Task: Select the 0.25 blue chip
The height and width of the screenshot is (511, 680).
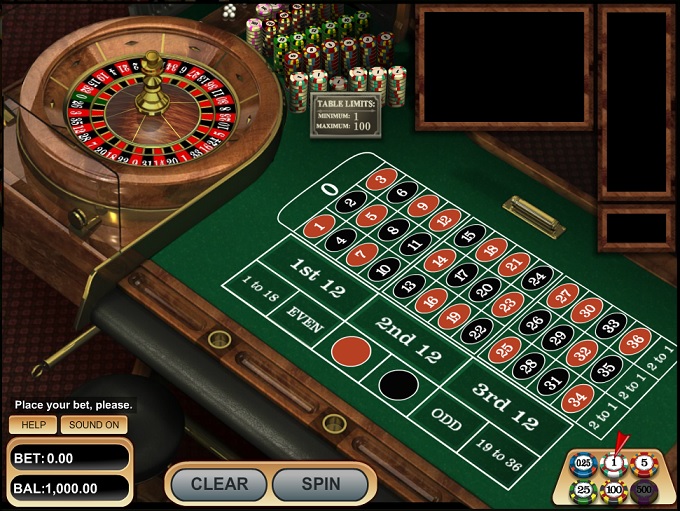Action: tap(582, 464)
